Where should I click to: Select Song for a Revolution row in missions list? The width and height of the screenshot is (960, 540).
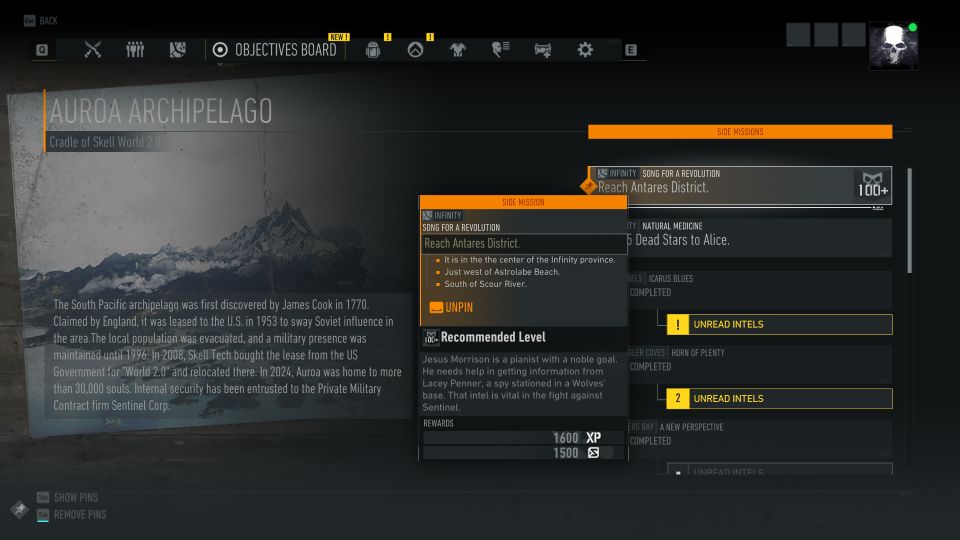point(740,185)
